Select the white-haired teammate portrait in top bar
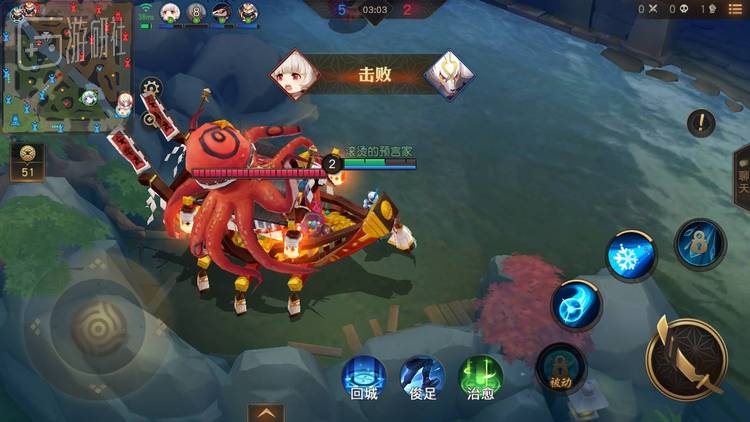Image resolution: width=750 pixels, height=422 pixels. [x=171, y=12]
